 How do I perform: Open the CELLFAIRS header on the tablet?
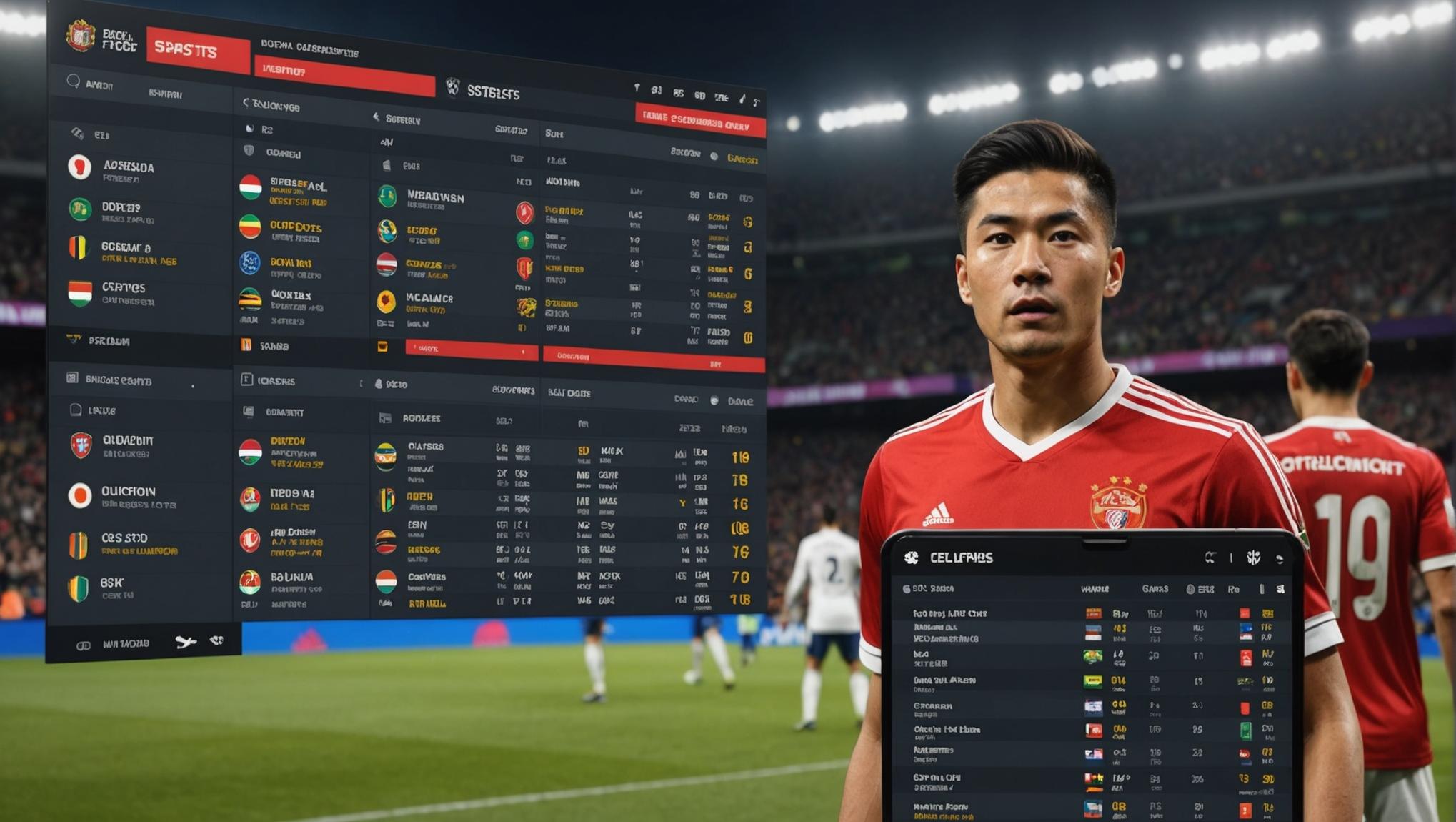coord(959,558)
